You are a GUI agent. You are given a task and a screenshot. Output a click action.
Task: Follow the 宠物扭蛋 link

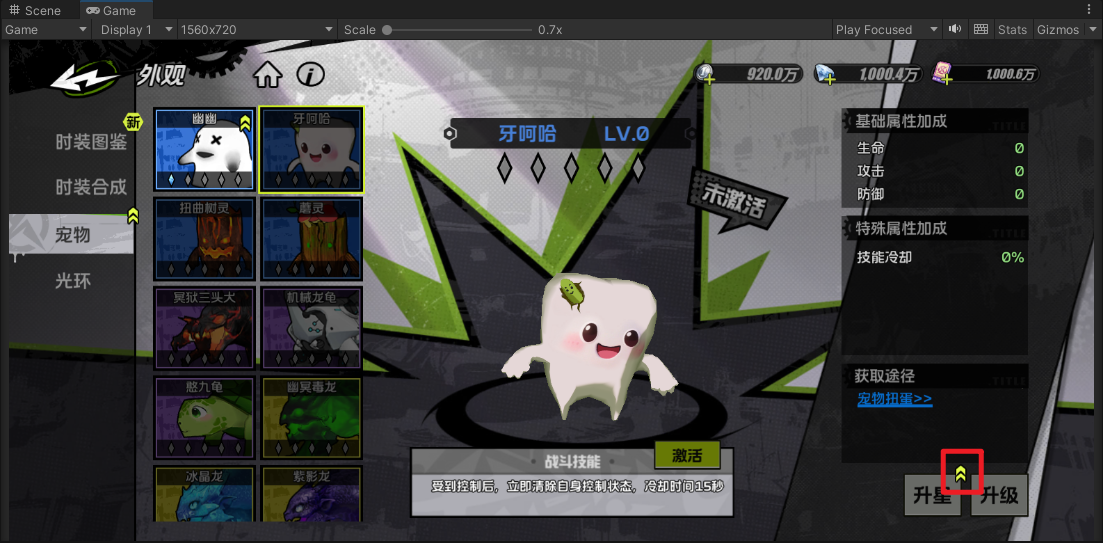point(895,399)
